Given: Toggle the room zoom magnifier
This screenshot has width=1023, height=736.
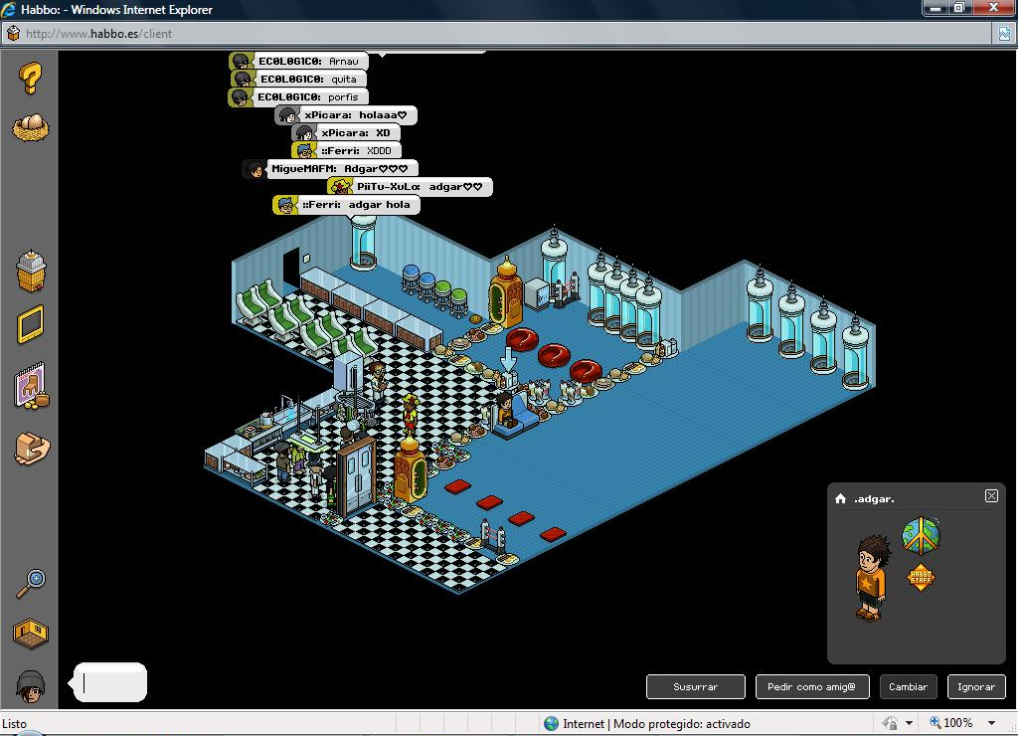Looking at the screenshot, I should [x=31, y=583].
